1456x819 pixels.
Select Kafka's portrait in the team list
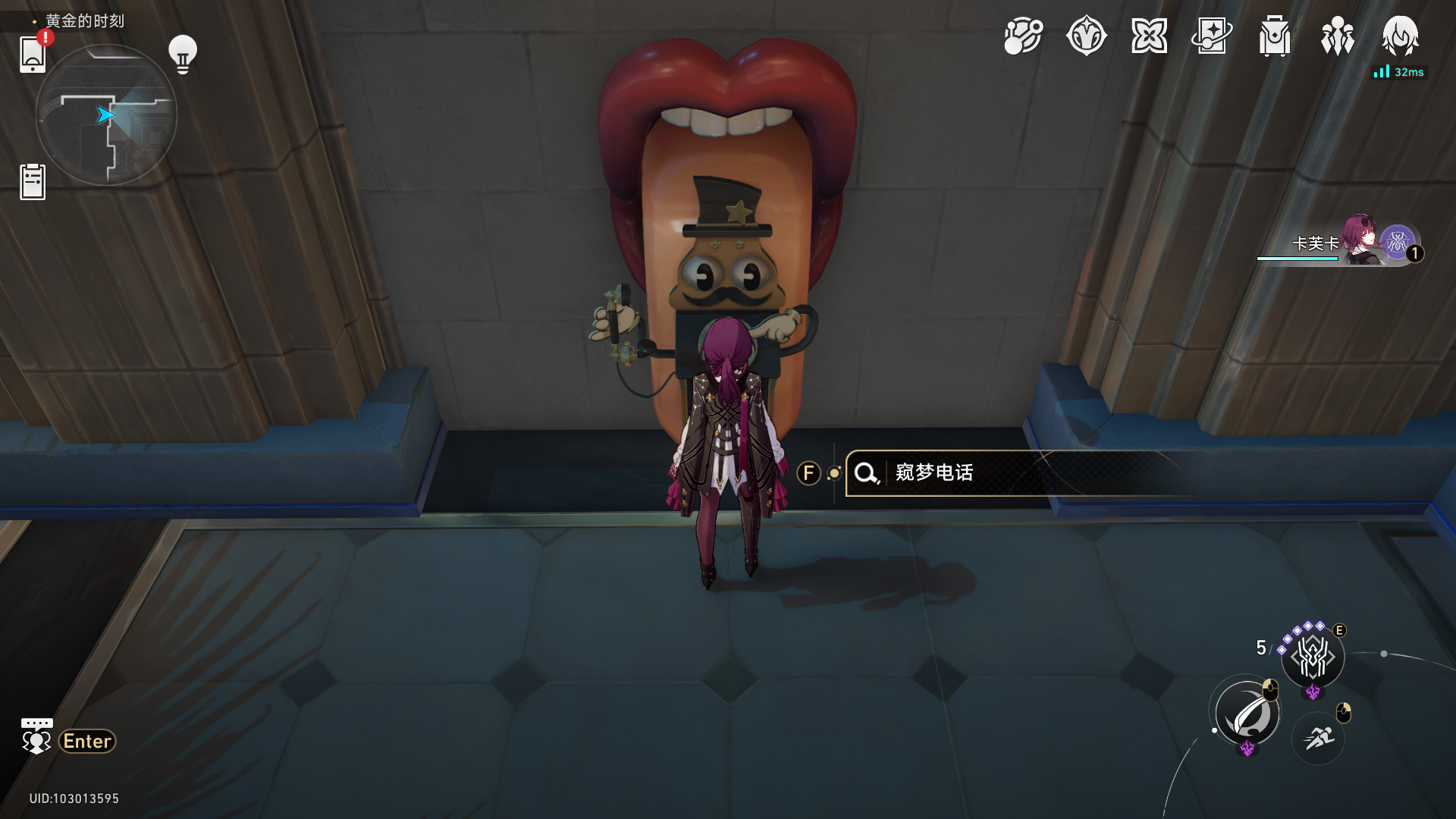click(1363, 241)
